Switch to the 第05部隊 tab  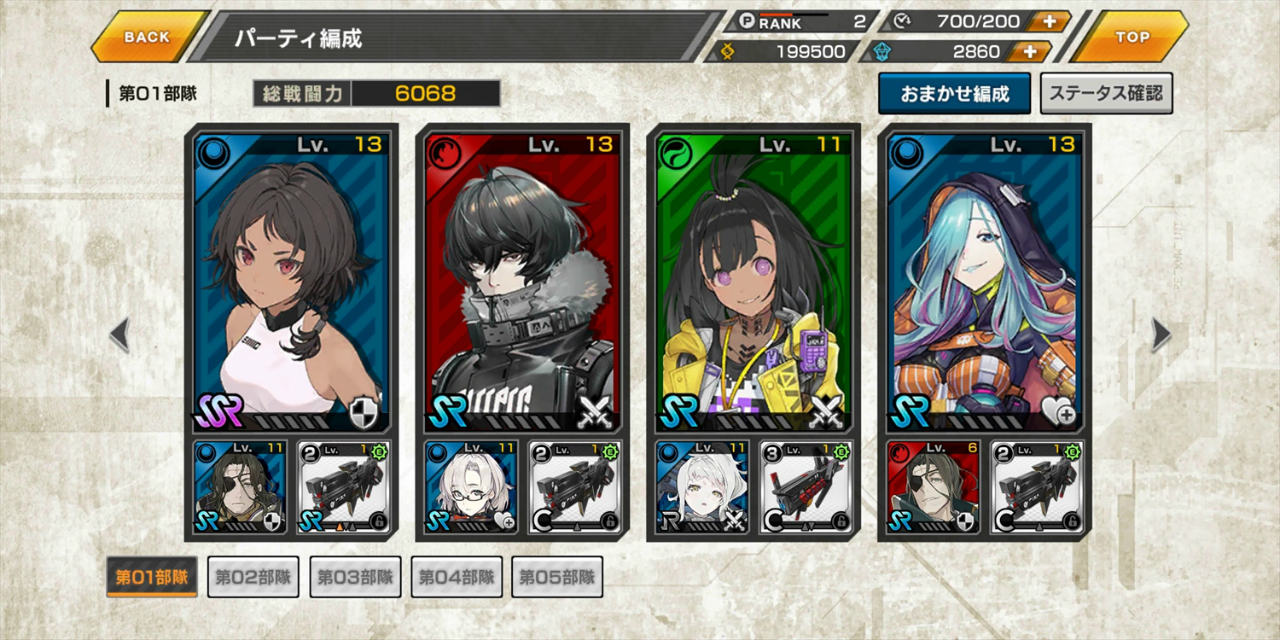pyautogui.click(x=557, y=577)
